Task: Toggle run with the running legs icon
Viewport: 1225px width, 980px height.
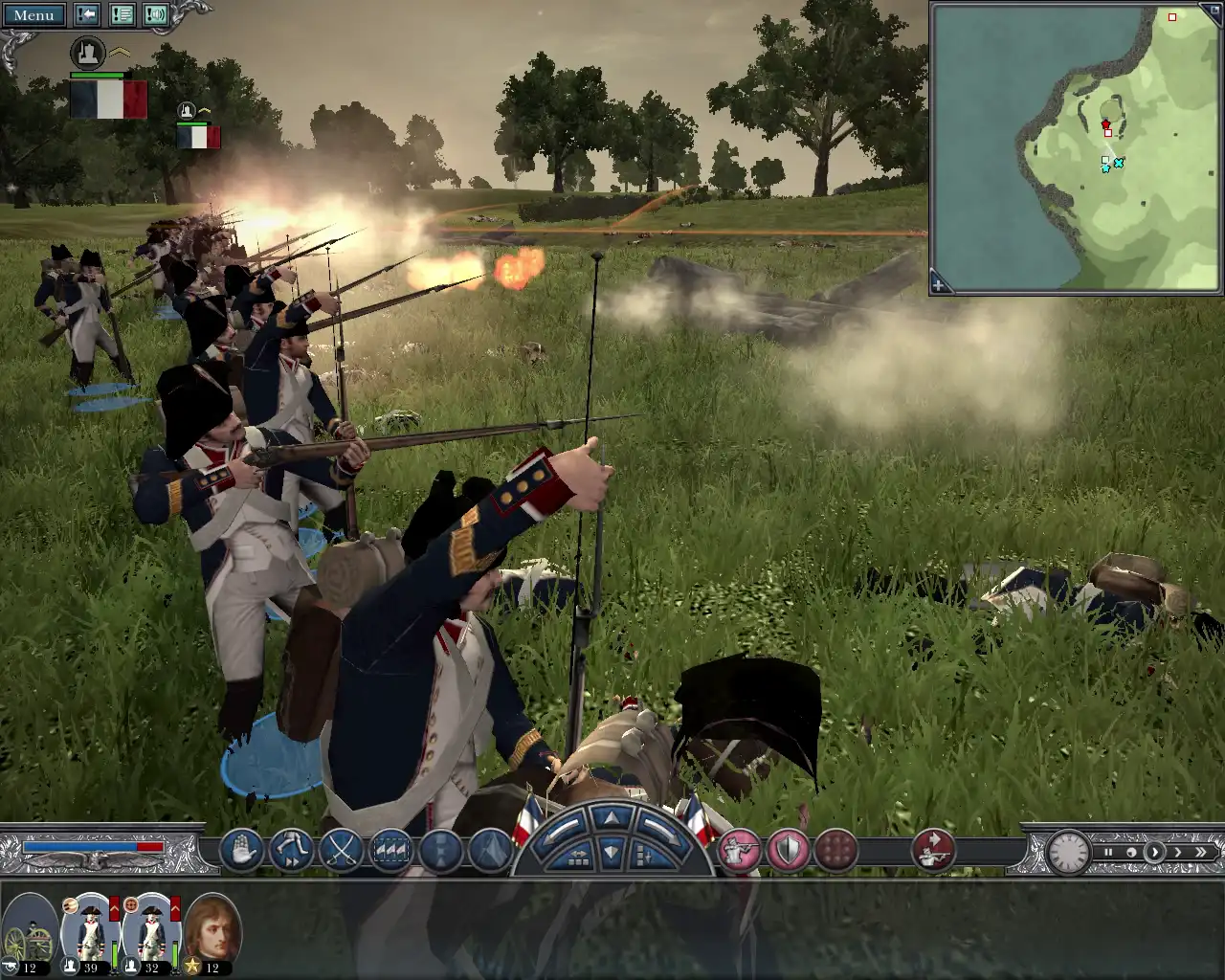Action: pos(293,850)
